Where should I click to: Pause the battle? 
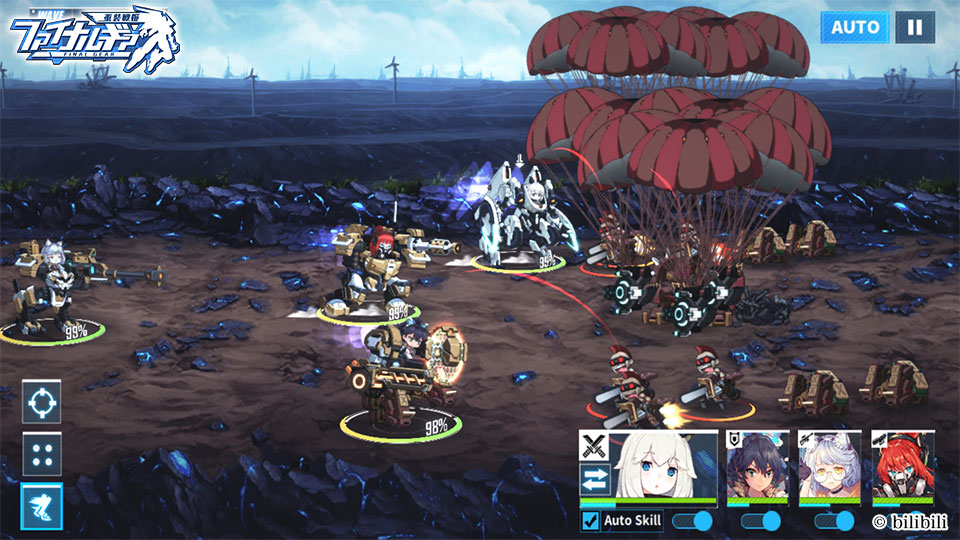click(x=914, y=27)
